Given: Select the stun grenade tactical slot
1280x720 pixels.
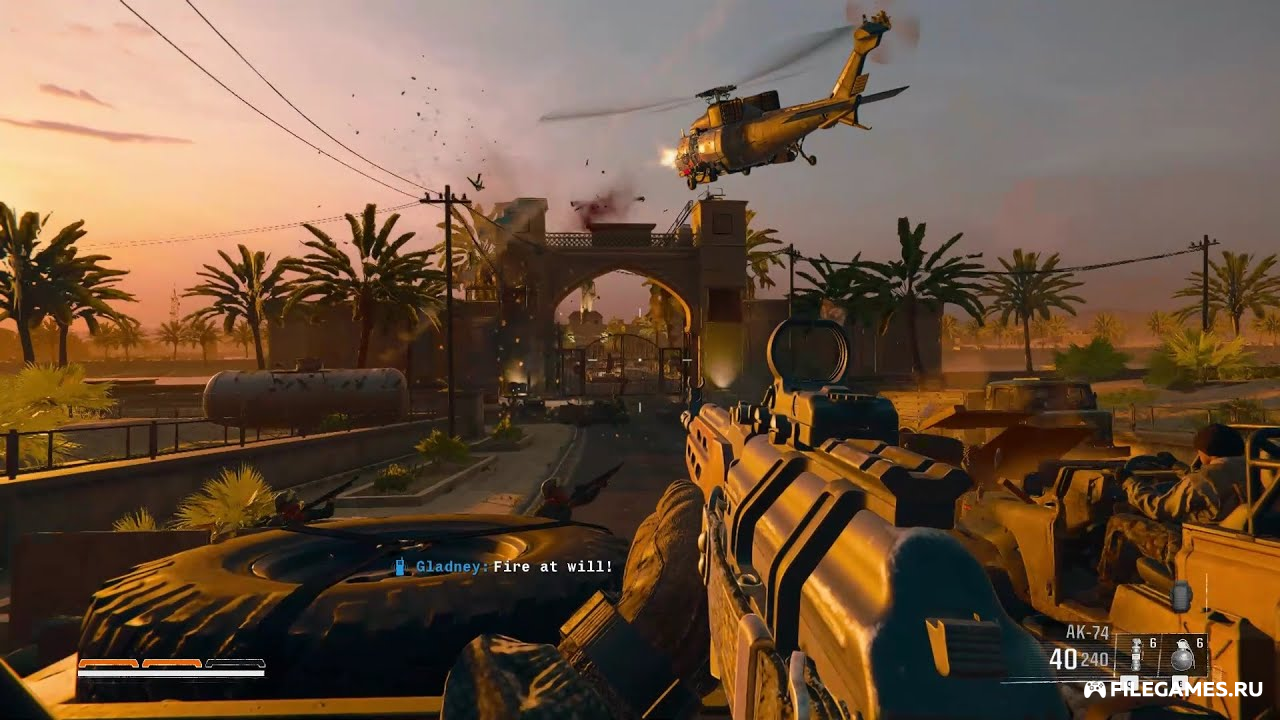Looking at the screenshot, I should 1136,656.
